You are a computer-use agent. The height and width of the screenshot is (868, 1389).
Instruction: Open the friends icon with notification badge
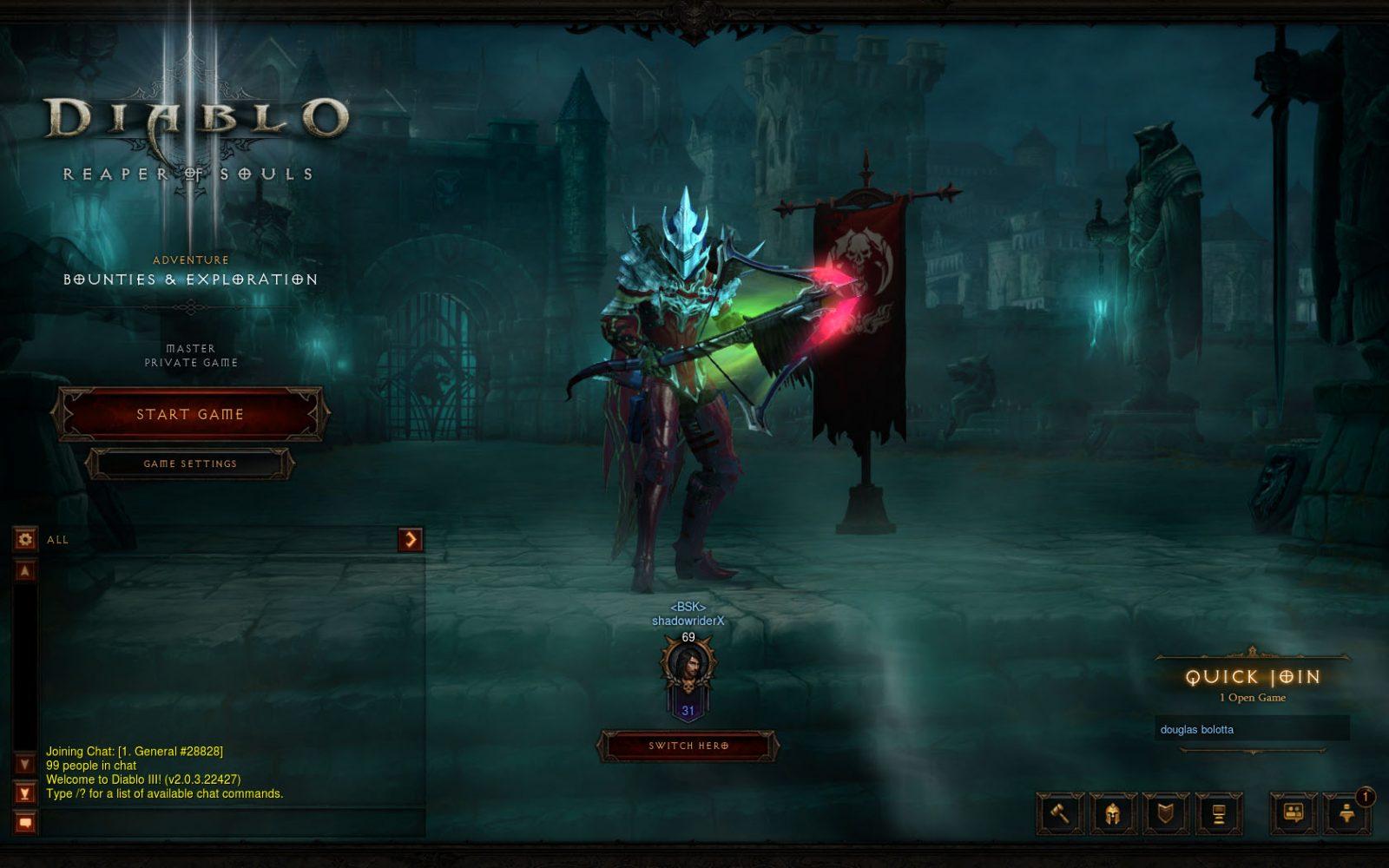point(1346,813)
